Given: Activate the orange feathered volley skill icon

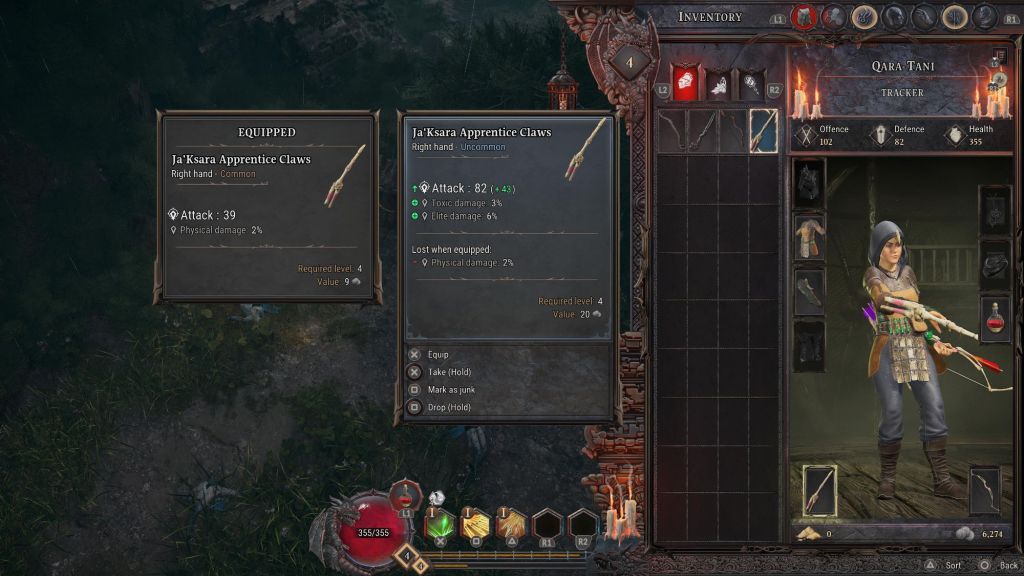Looking at the screenshot, I should (x=511, y=523).
